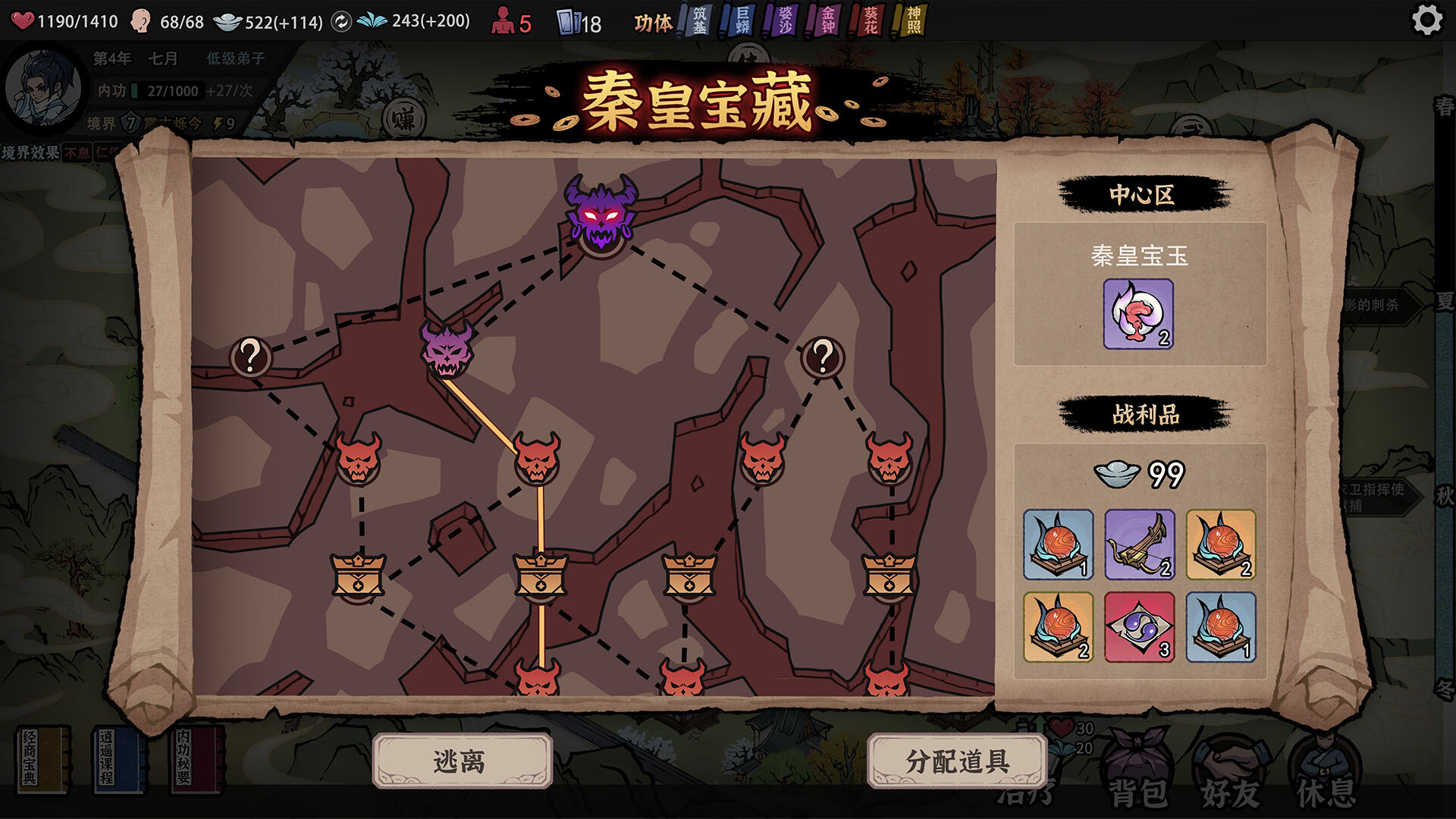This screenshot has width=1456, height=819.
Task: Click the 逃离 (escape) button
Action: [463, 762]
